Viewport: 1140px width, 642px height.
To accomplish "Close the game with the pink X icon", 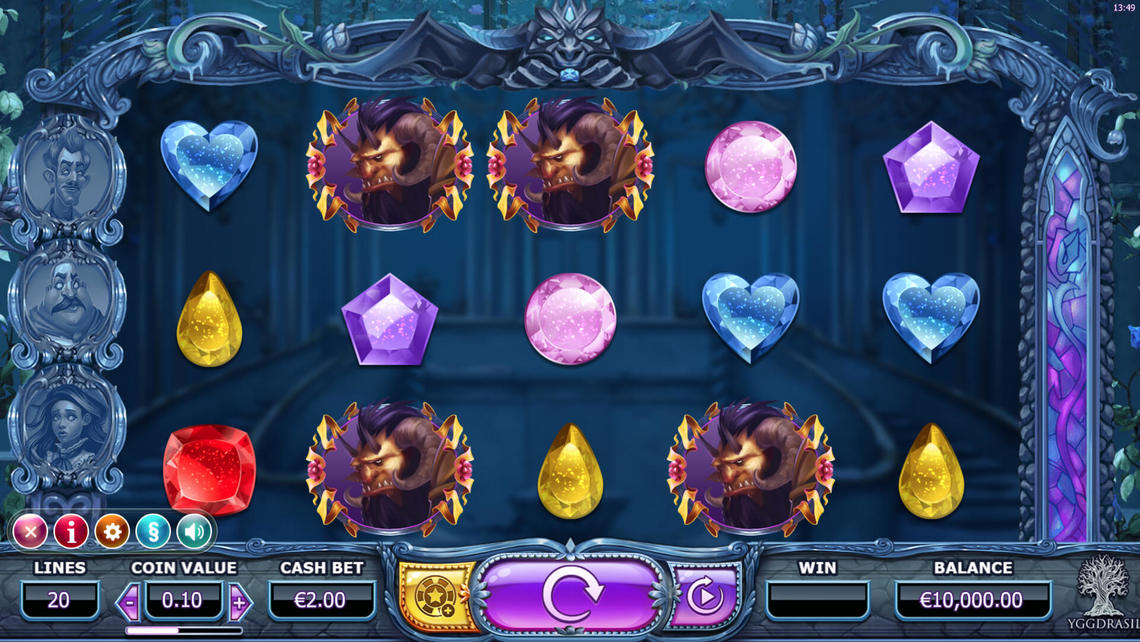I will tap(30, 532).
